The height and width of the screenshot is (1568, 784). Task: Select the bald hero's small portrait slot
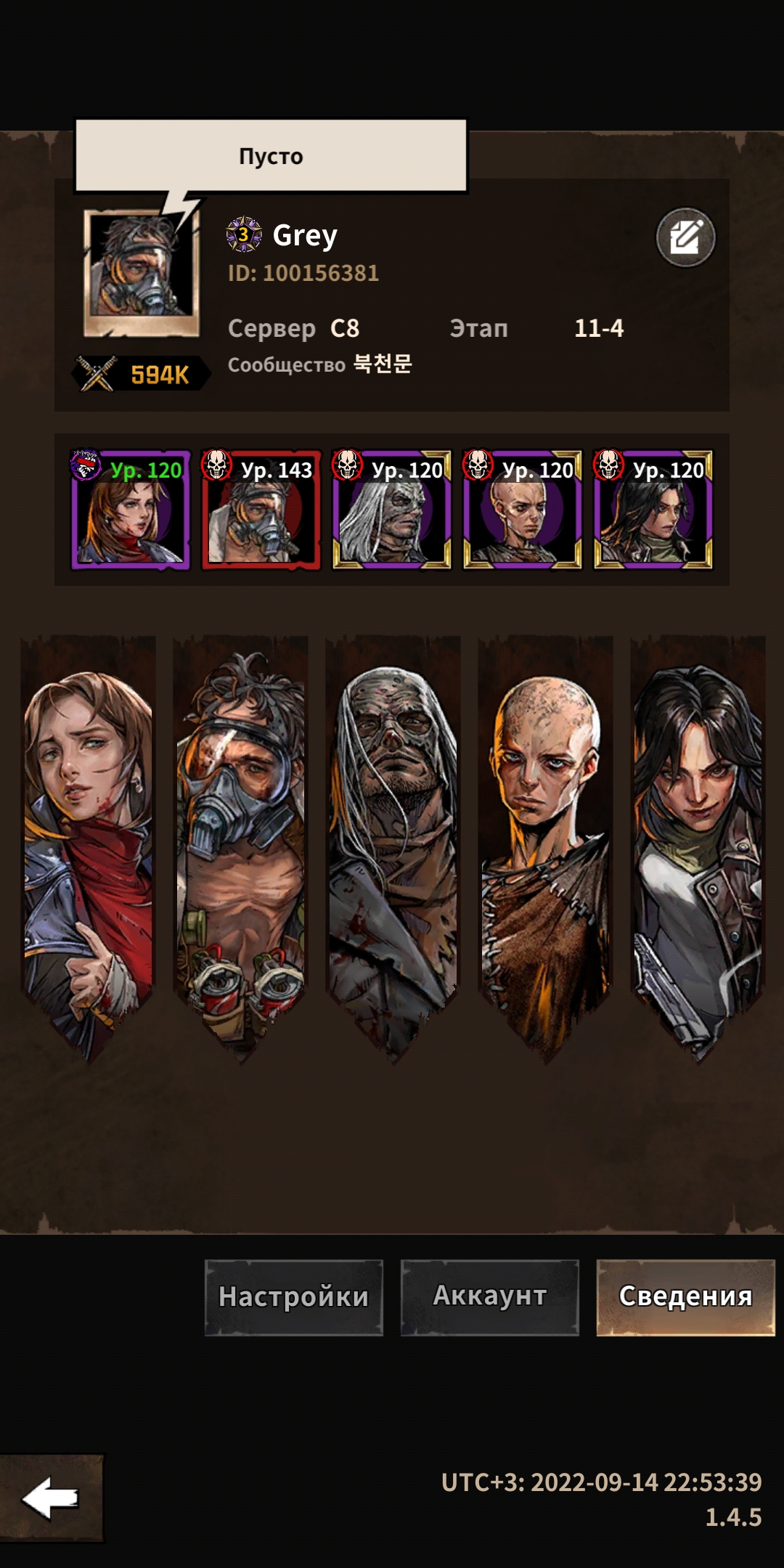point(523,510)
